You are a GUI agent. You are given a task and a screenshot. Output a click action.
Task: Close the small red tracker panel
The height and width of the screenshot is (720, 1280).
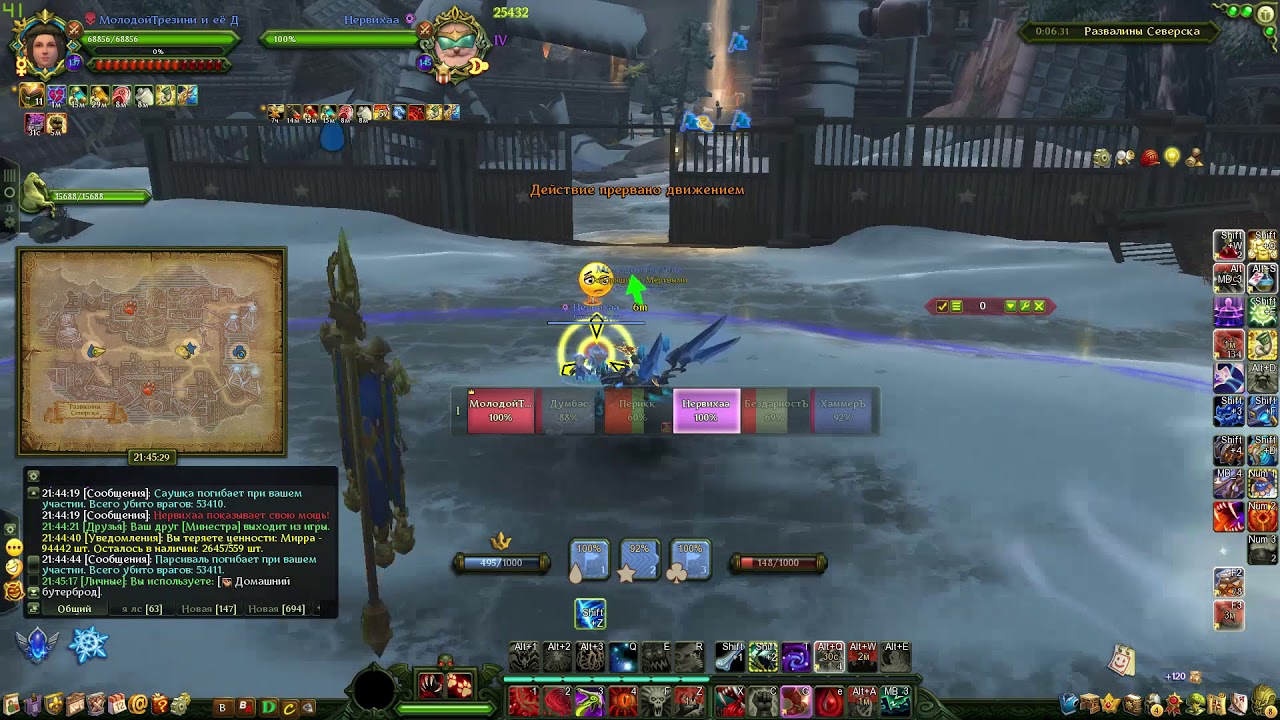[x=1039, y=306]
